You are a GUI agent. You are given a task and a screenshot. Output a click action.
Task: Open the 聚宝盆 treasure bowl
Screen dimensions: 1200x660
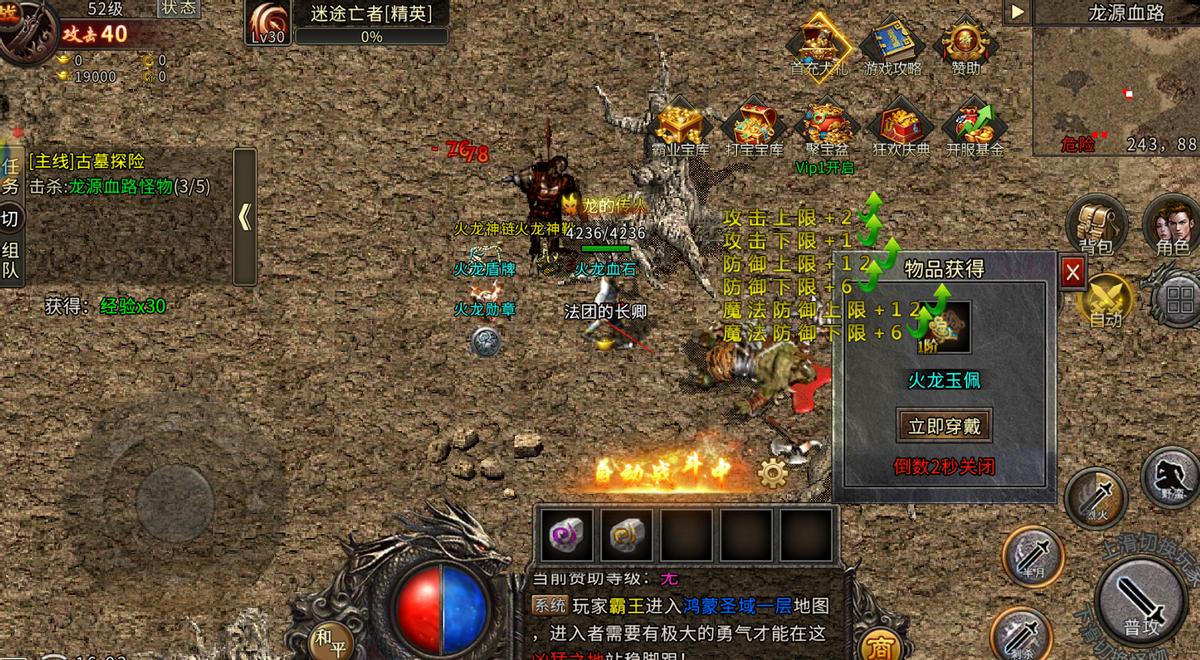tap(826, 128)
